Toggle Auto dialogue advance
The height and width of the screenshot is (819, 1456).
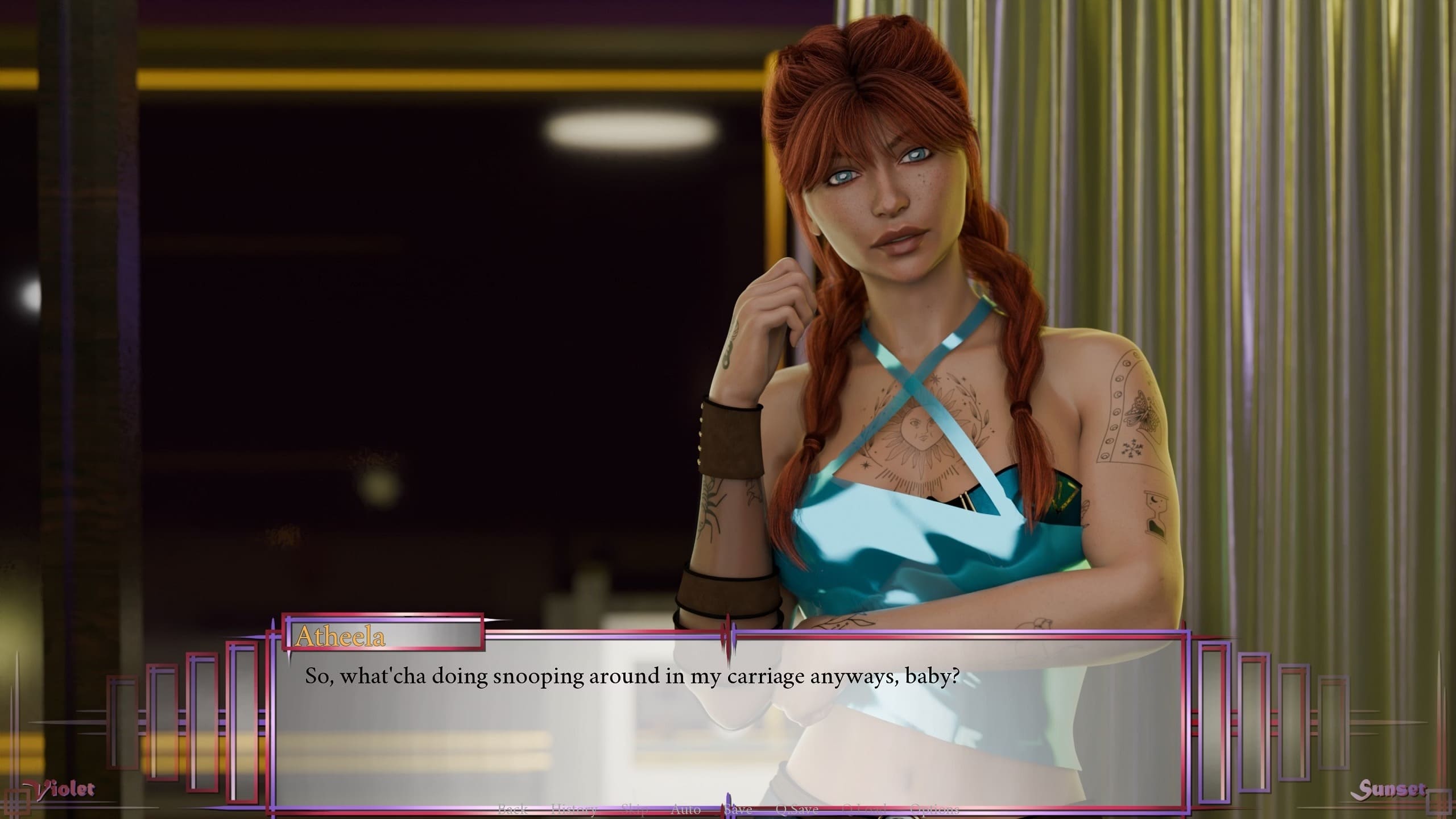(685, 809)
